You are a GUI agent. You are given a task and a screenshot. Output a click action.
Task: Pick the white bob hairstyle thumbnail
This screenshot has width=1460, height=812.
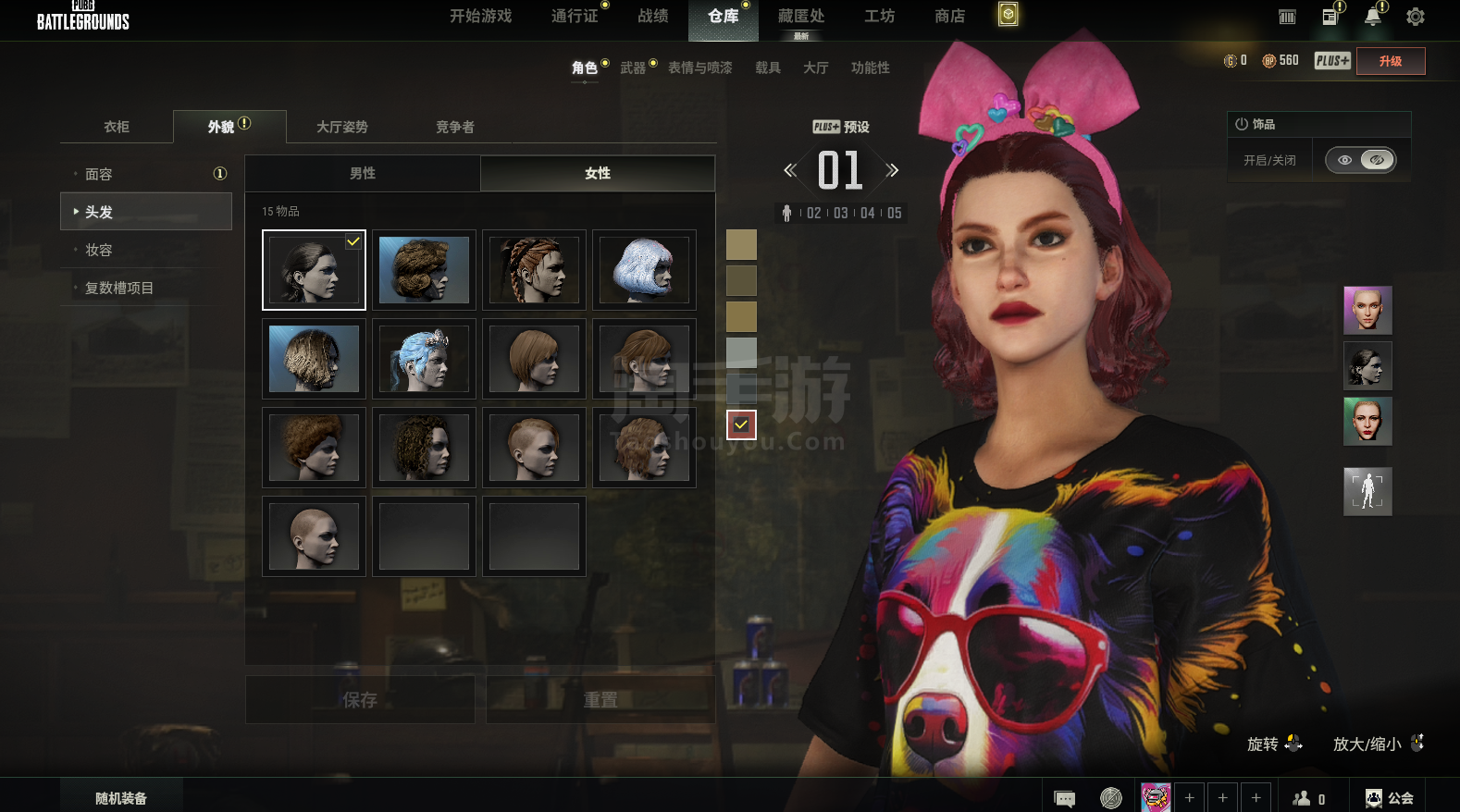tap(644, 270)
